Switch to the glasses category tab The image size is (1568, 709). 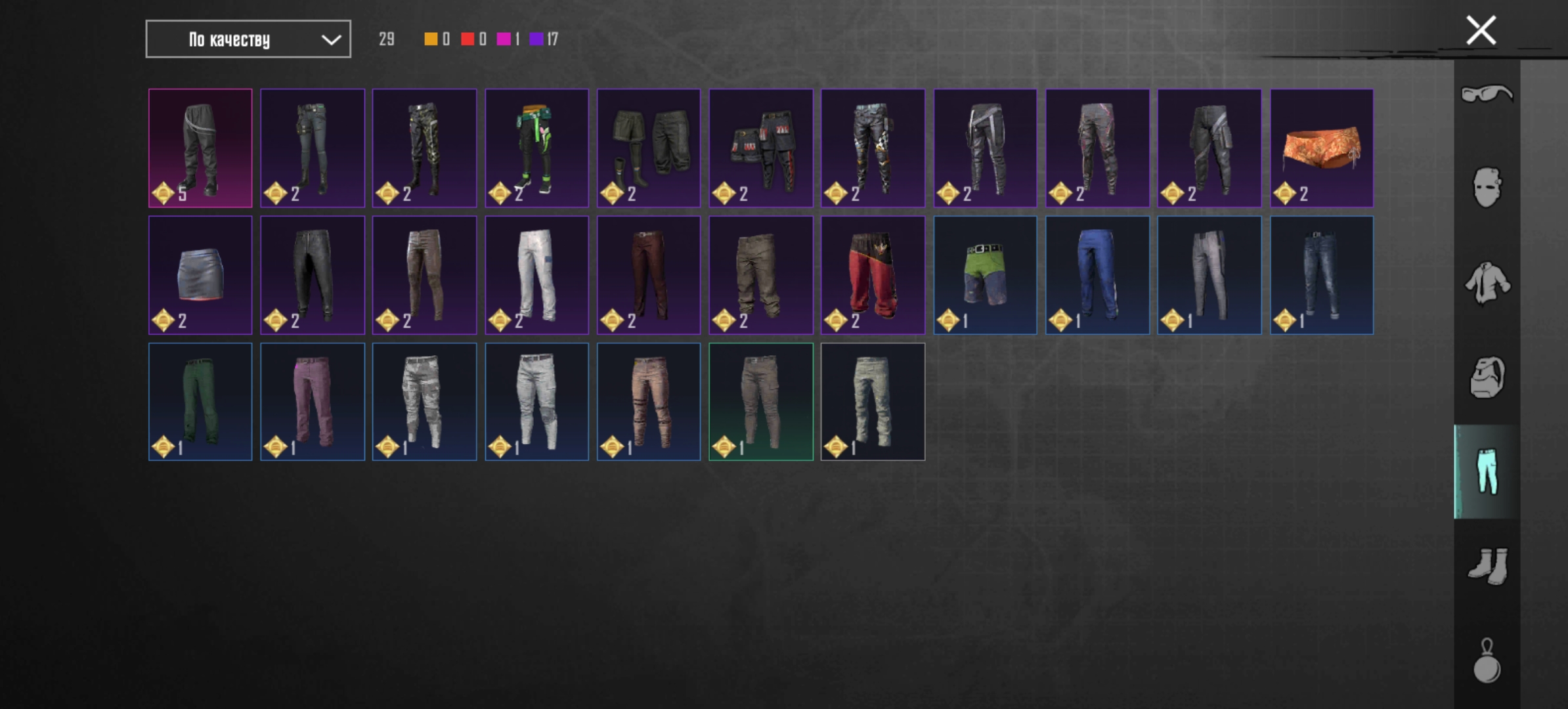pyautogui.click(x=1487, y=94)
